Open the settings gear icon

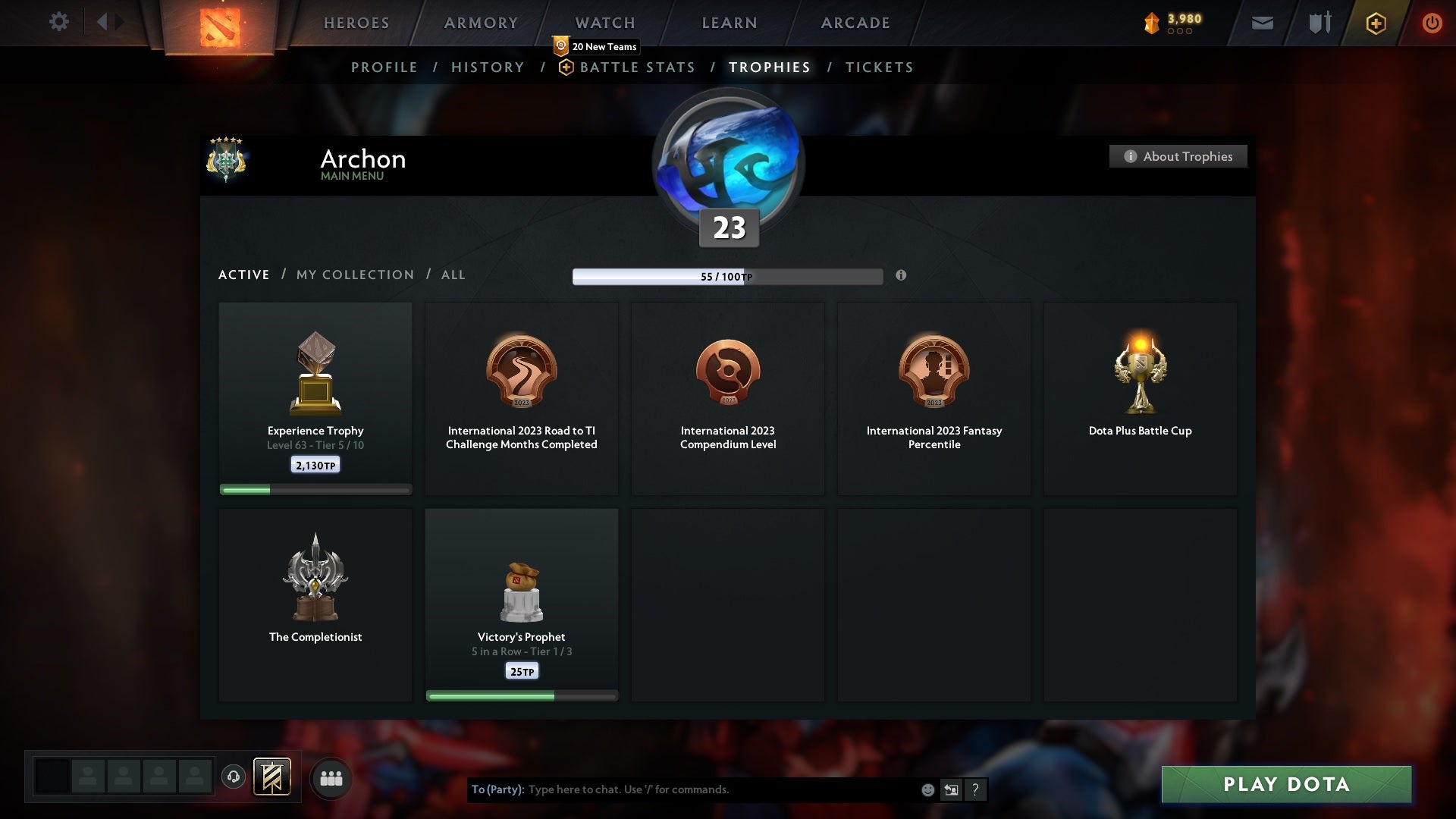tap(59, 22)
